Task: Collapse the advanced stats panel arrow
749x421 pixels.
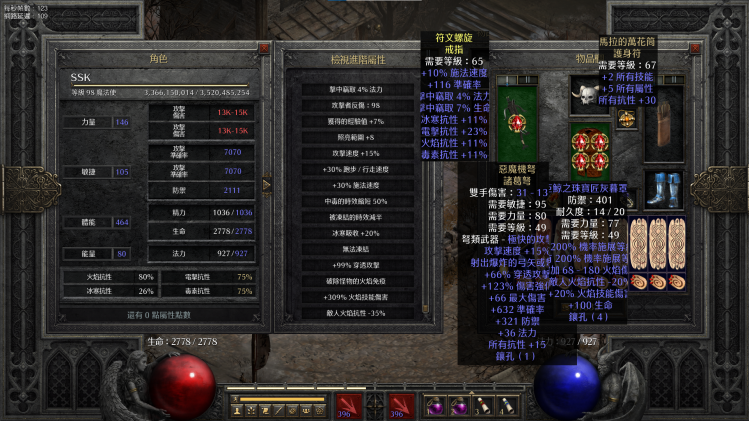Action: click(266, 184)
